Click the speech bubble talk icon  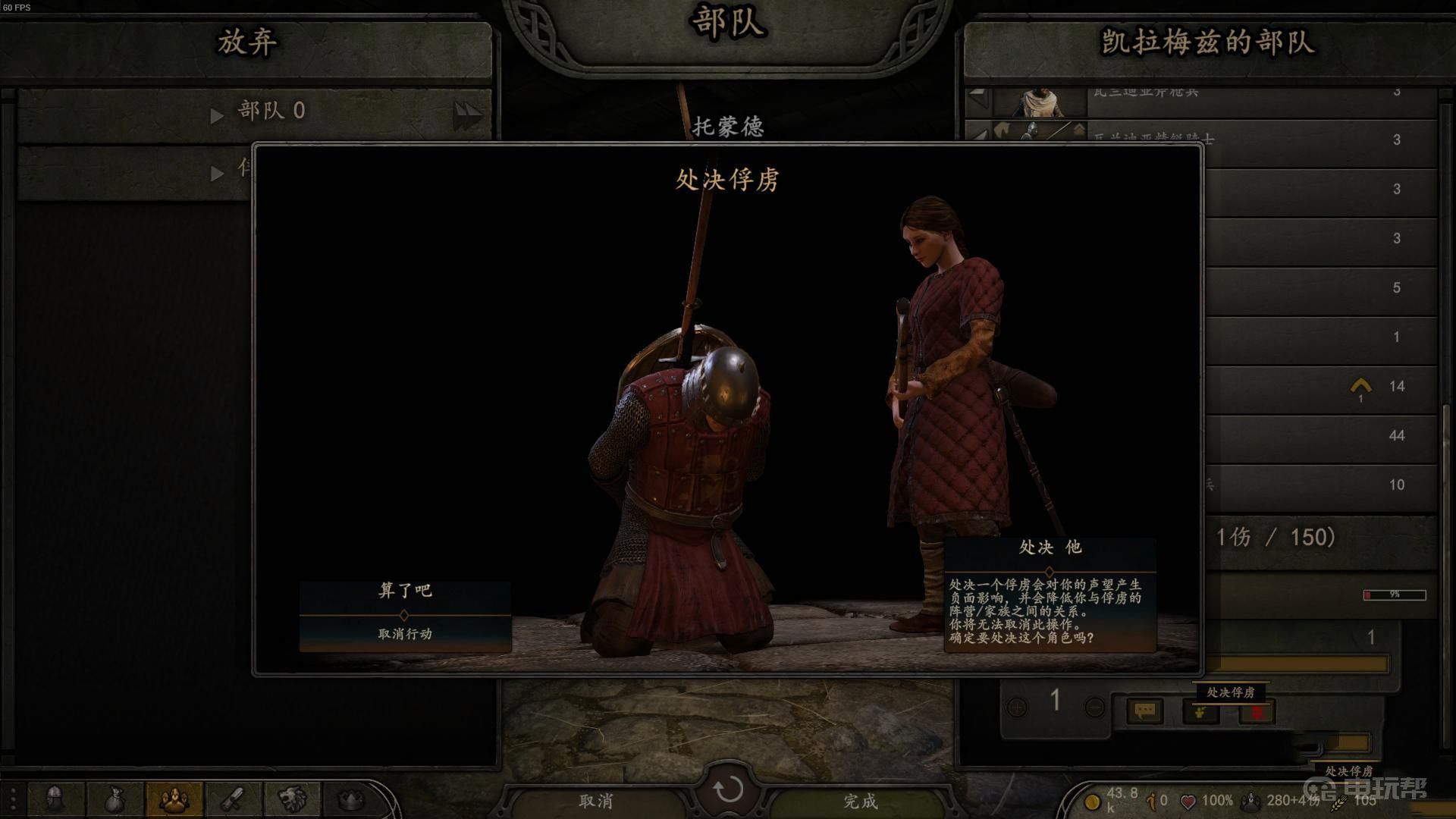[1144, 711]
